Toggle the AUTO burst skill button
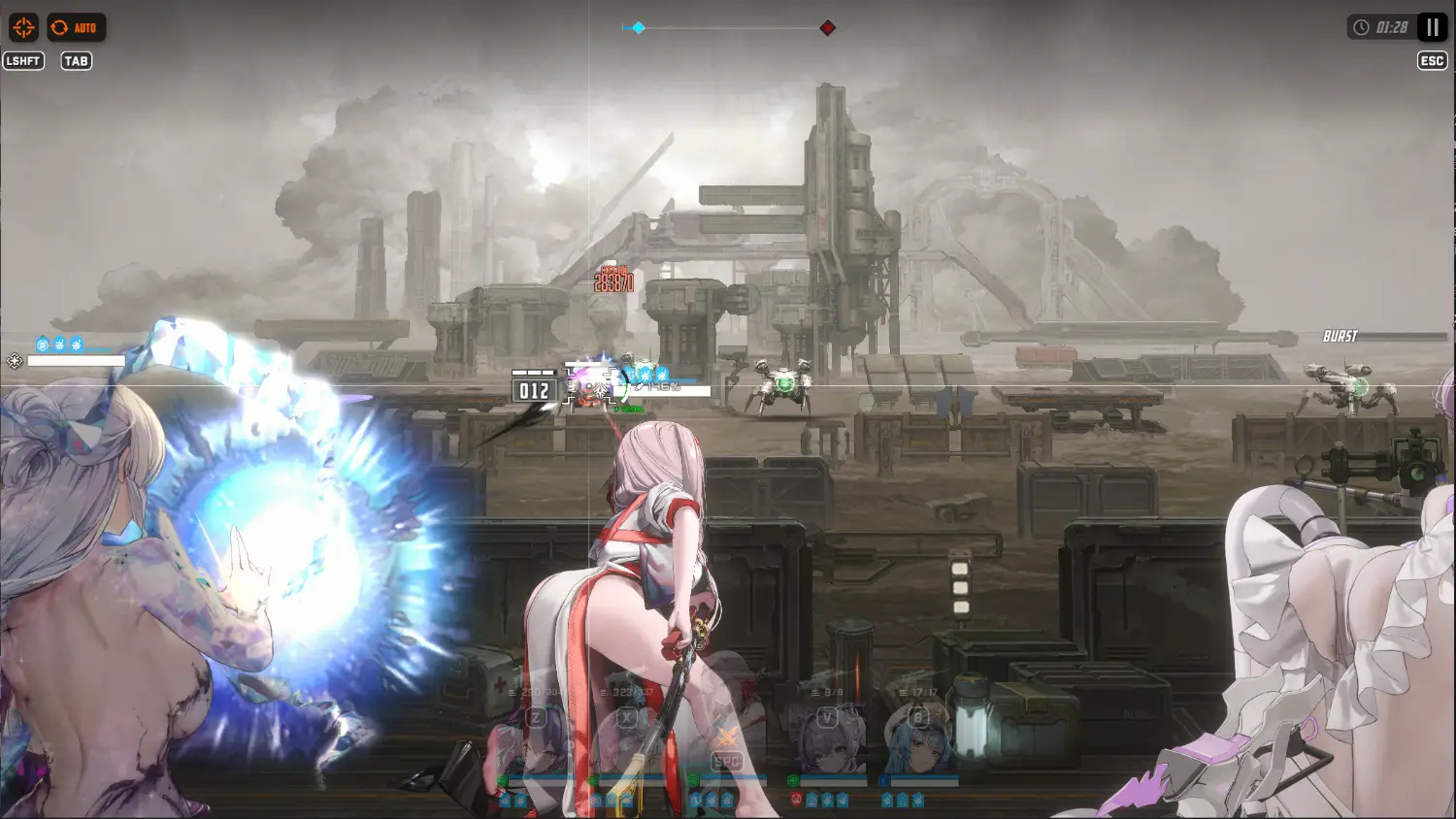The height and width of the screenshot is (819, 1456). 76,27
